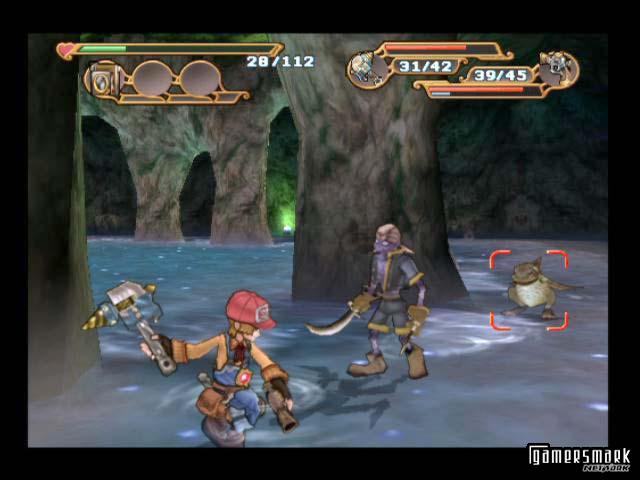
Task: Open the Gamersmark Network watermark logo
Action: coord(579,458)
